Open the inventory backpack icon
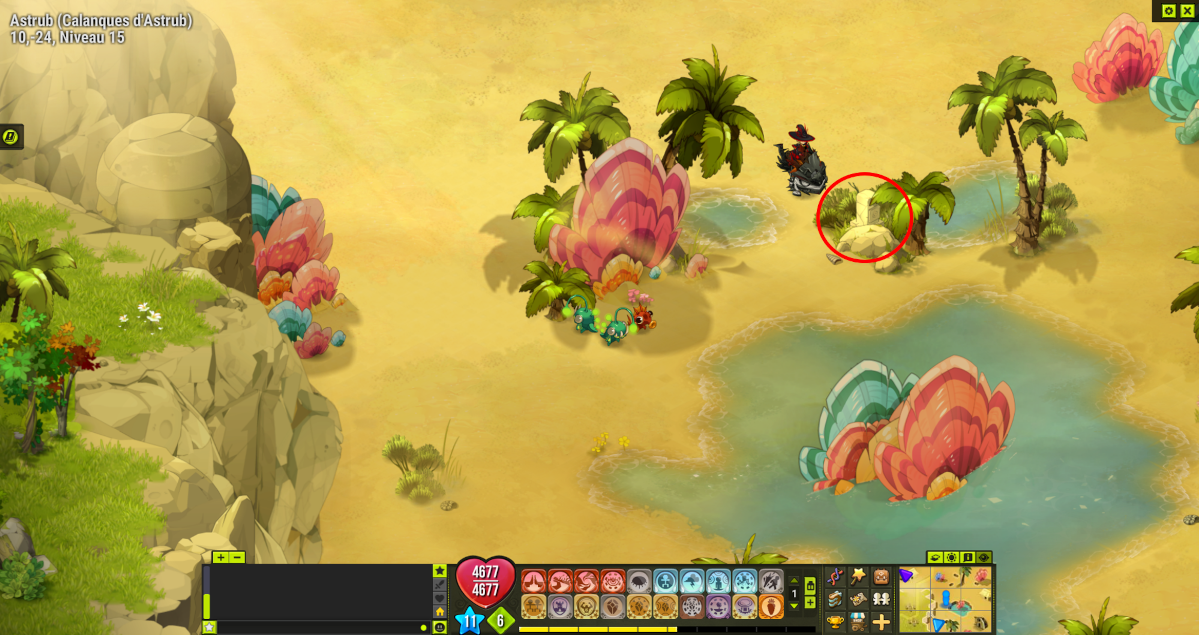 pyautogui.click(x=881, y=577)
